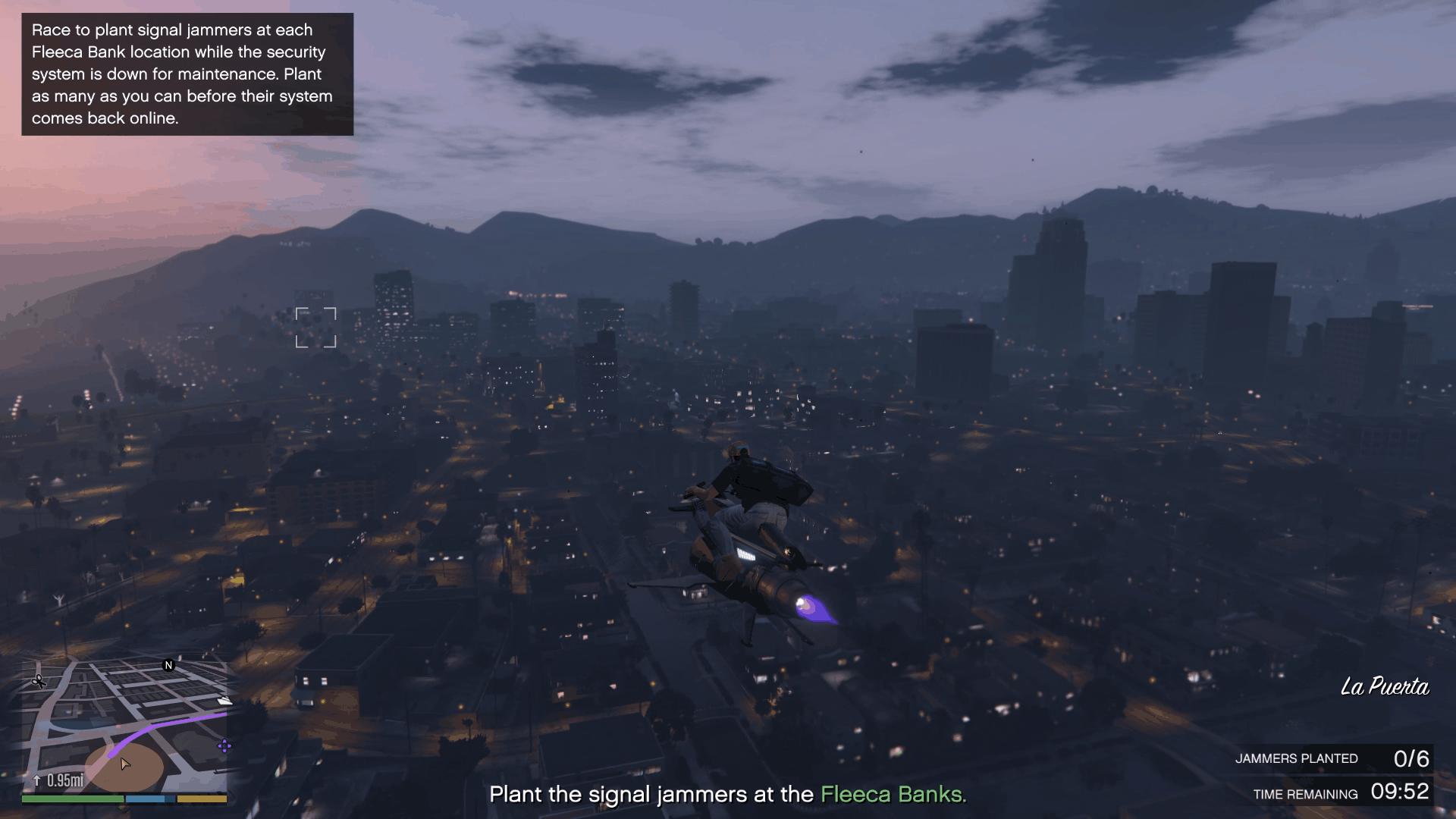Select the white vehicle blip on minimap
Viewport: 1456px width, 819px height.
[x=225, y=701]
